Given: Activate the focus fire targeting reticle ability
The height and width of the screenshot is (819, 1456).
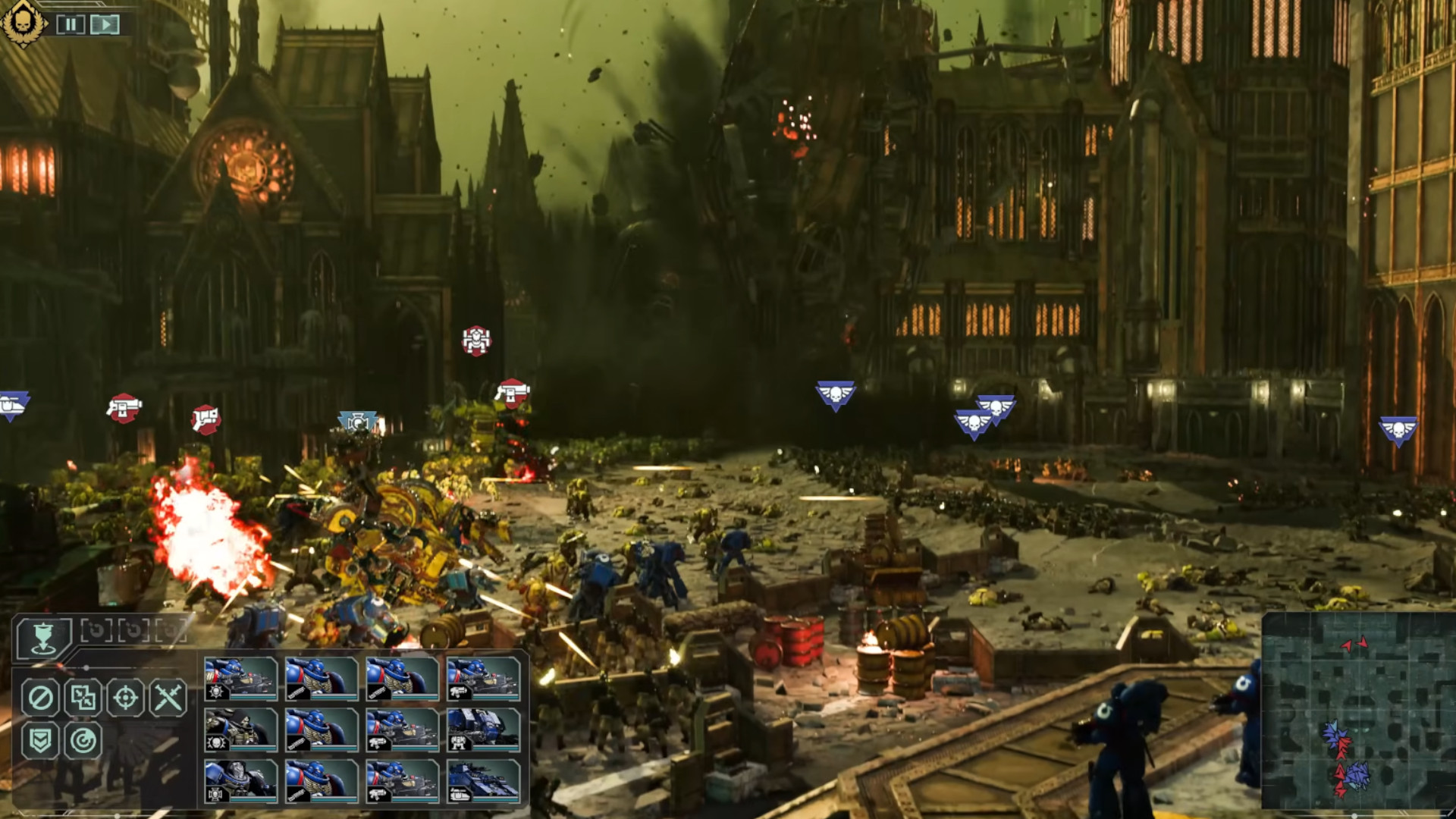Looking at the screenshot, I should point(125,698).
